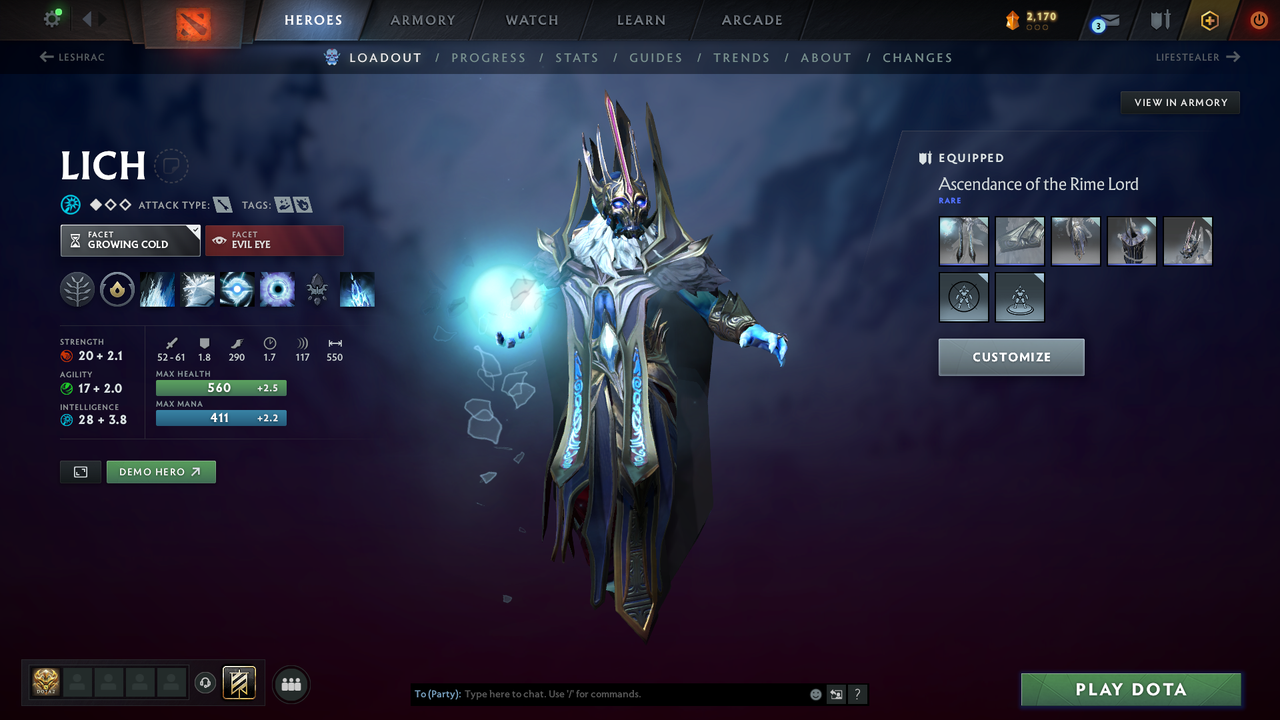View the Frost Blast ability icon
Image resolution: width=1280 pixels, height=720 pixels.
157,289
